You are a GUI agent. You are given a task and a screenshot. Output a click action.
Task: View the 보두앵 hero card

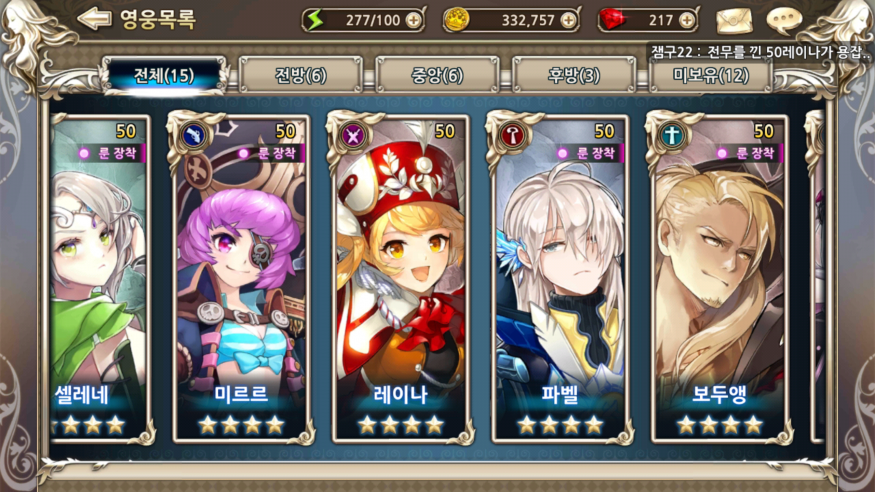tap(719, 278)
